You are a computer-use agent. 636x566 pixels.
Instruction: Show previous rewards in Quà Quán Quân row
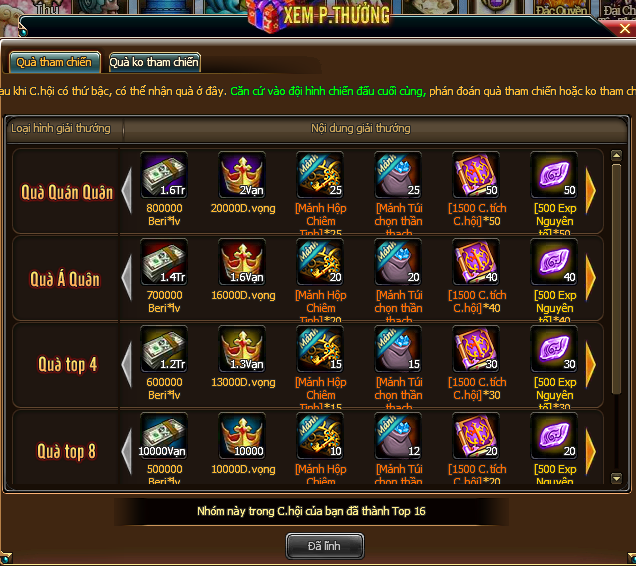coord(126,190)
